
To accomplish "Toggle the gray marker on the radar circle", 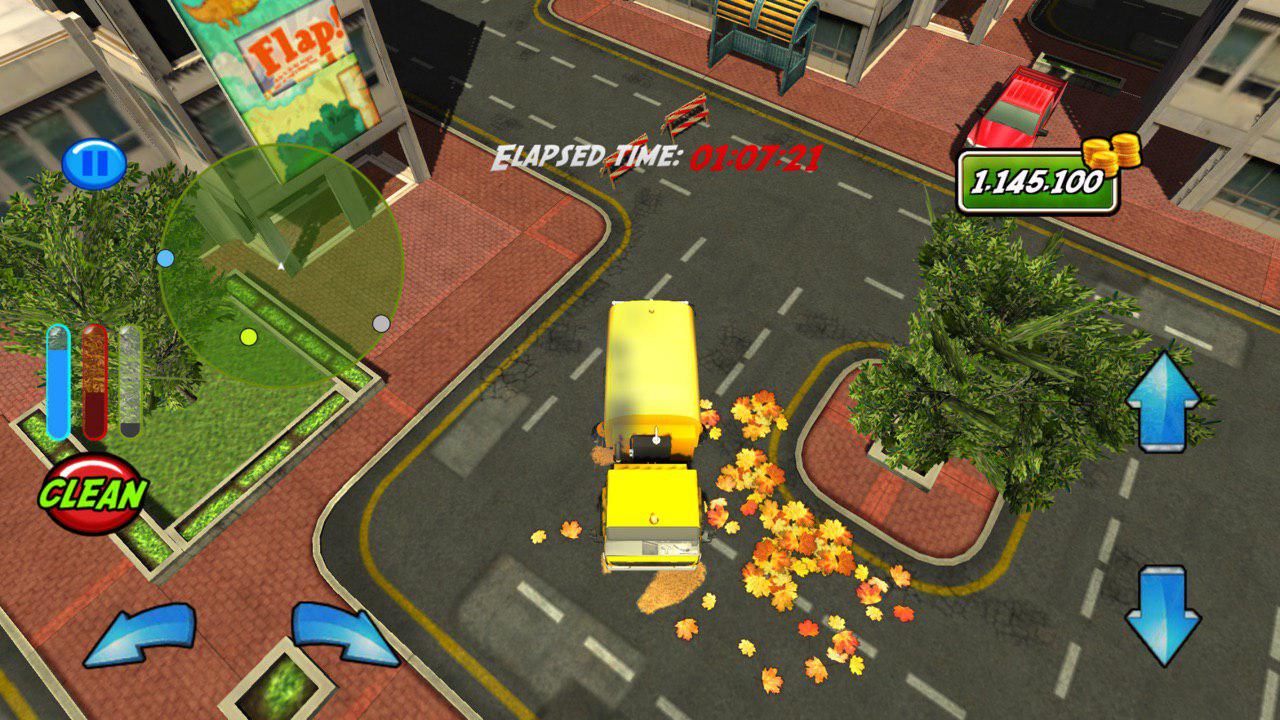I will coord(379,323).
